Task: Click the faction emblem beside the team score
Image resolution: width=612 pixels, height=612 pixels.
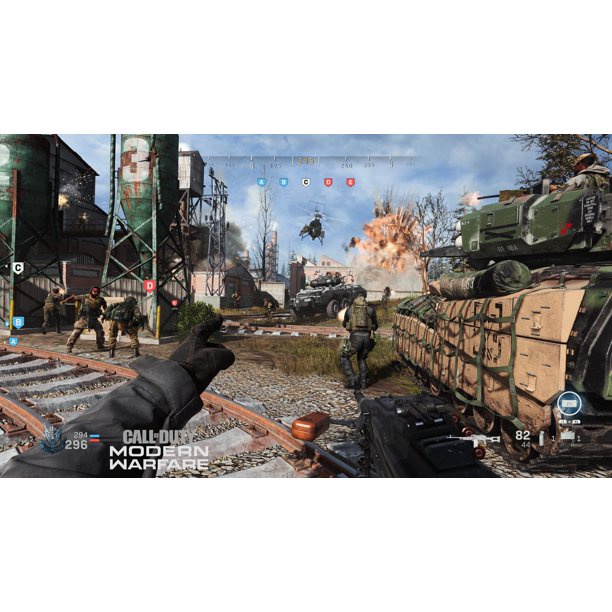Action: click(x=52, y=441)
